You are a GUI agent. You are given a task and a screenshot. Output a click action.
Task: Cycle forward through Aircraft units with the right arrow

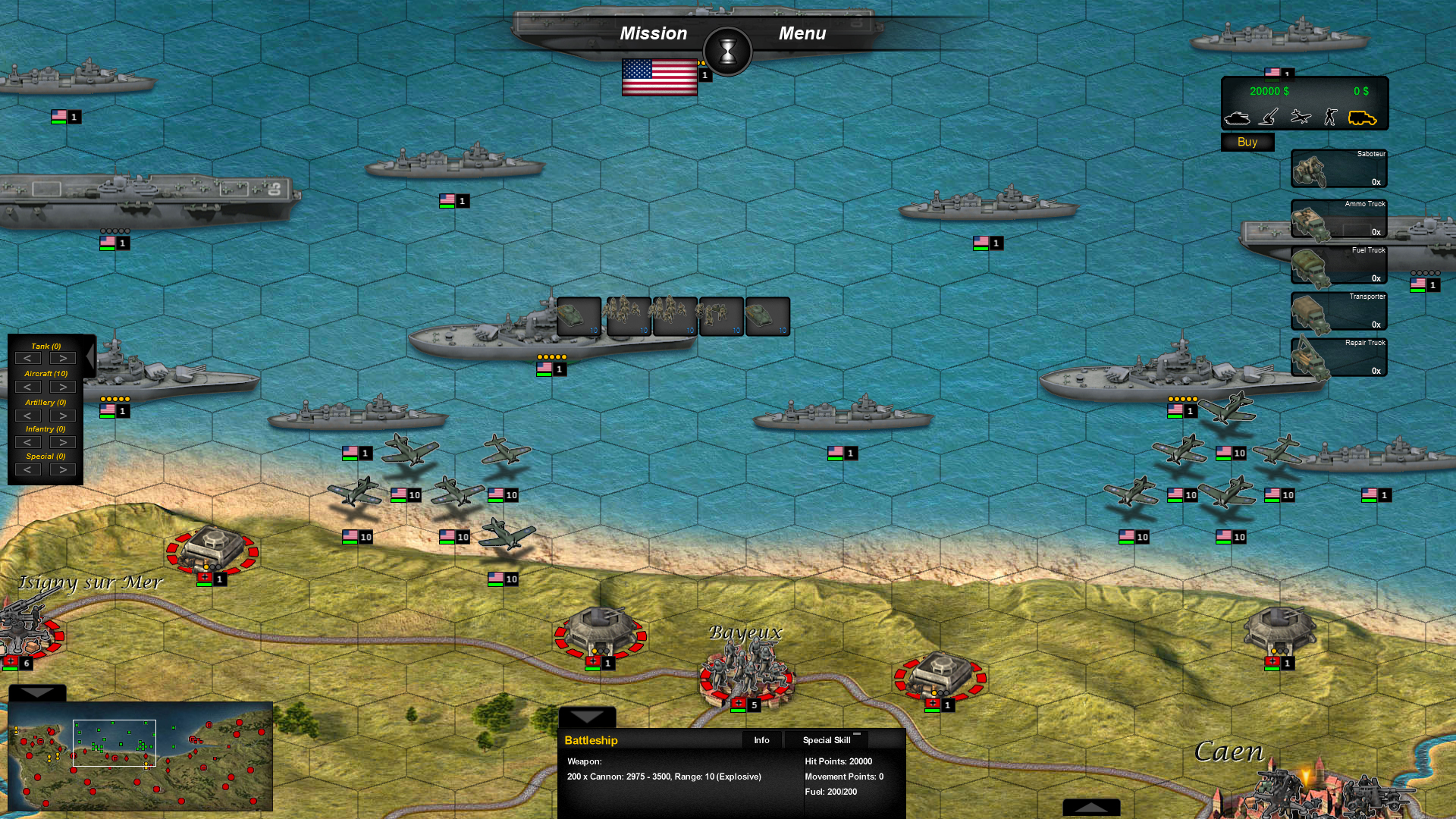(x=61, y=387)
